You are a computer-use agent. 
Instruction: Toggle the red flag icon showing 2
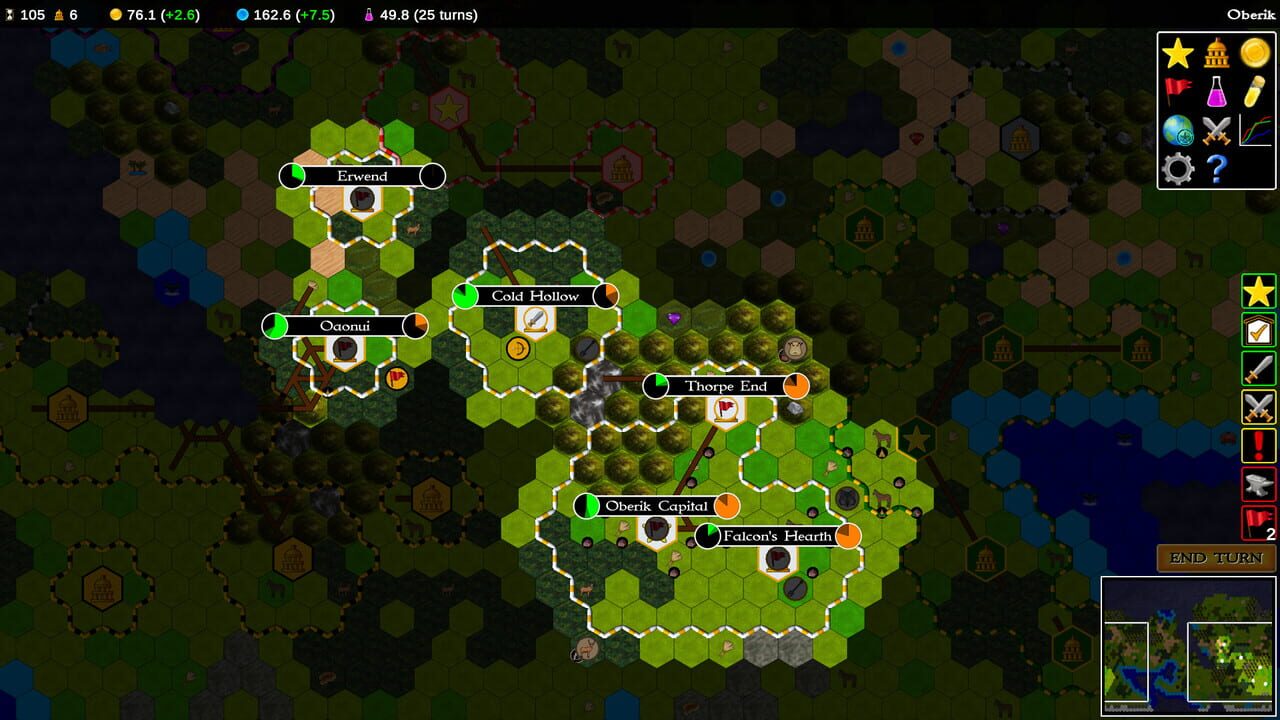(x=1258, y=522)
